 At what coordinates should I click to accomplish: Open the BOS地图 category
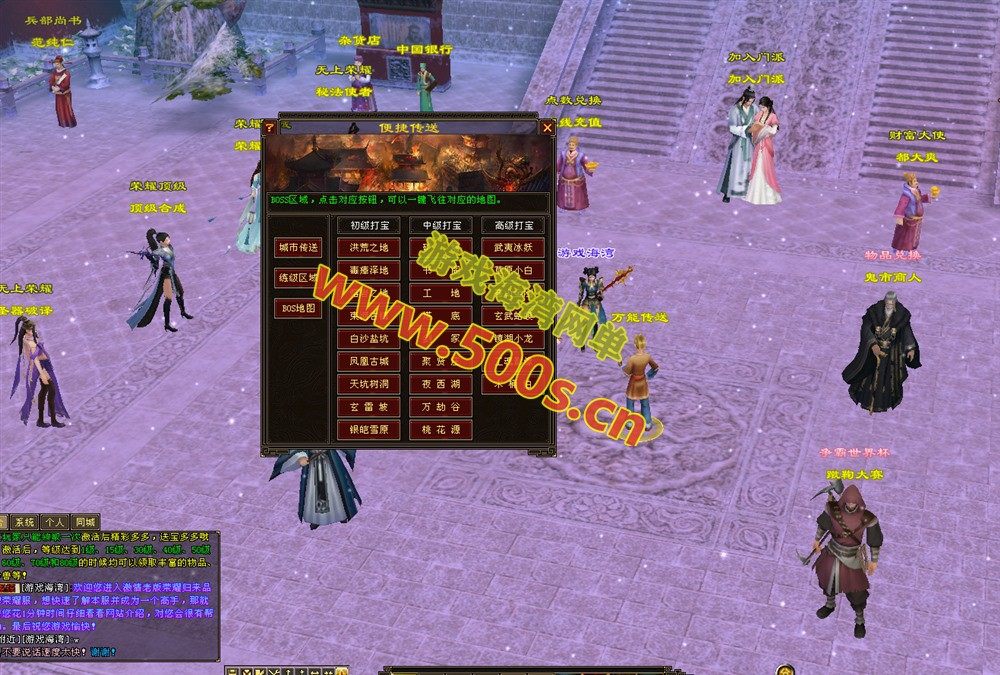pos(298,308)
